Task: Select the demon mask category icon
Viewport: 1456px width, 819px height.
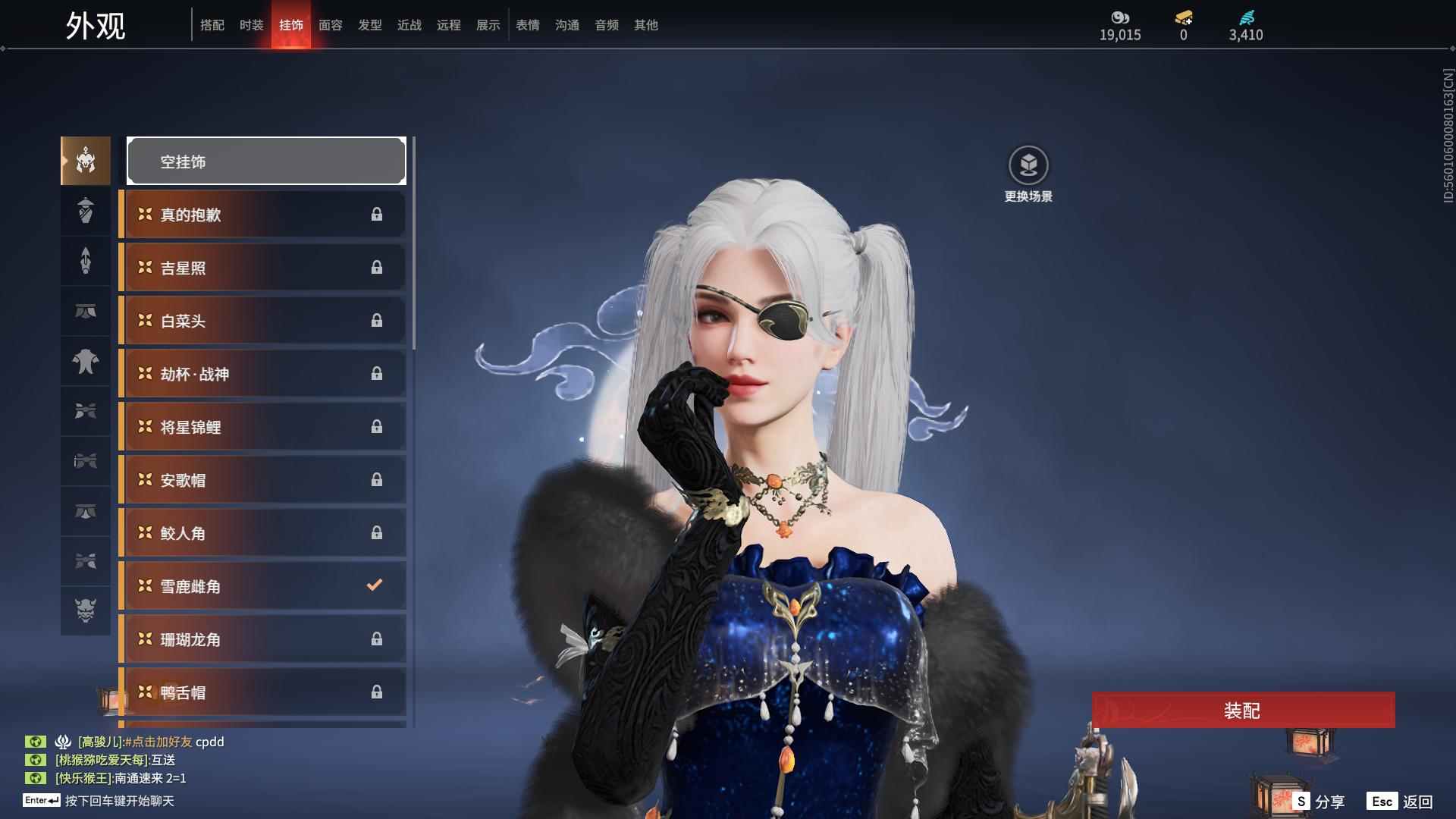Action: pos(86,610)
